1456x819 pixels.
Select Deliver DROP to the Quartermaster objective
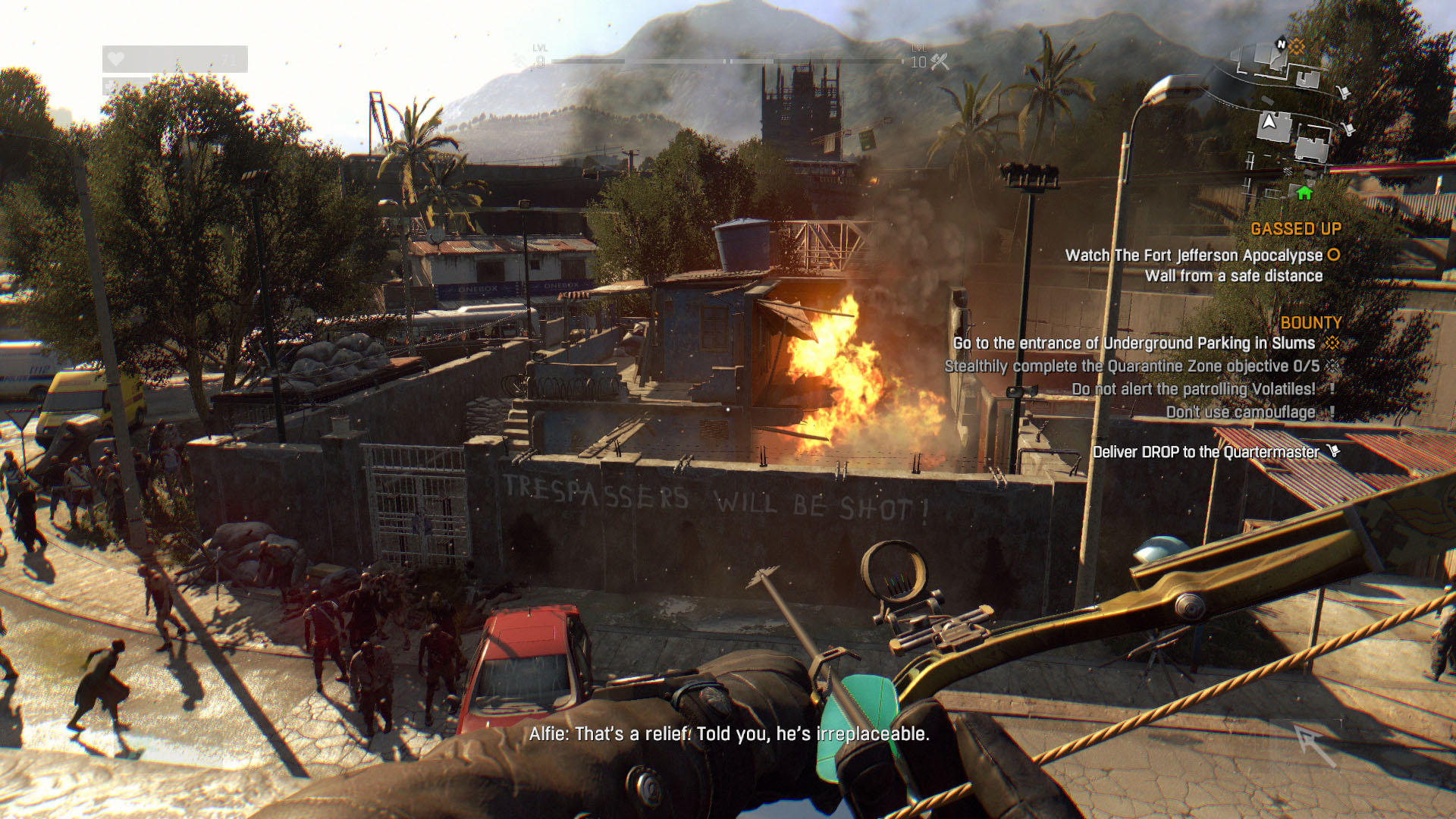click(1205, 453)
